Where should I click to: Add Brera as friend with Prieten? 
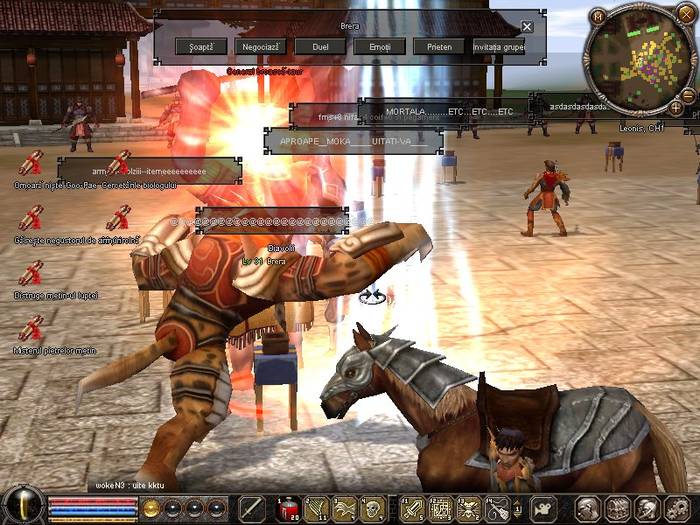(x=438, y=46)
